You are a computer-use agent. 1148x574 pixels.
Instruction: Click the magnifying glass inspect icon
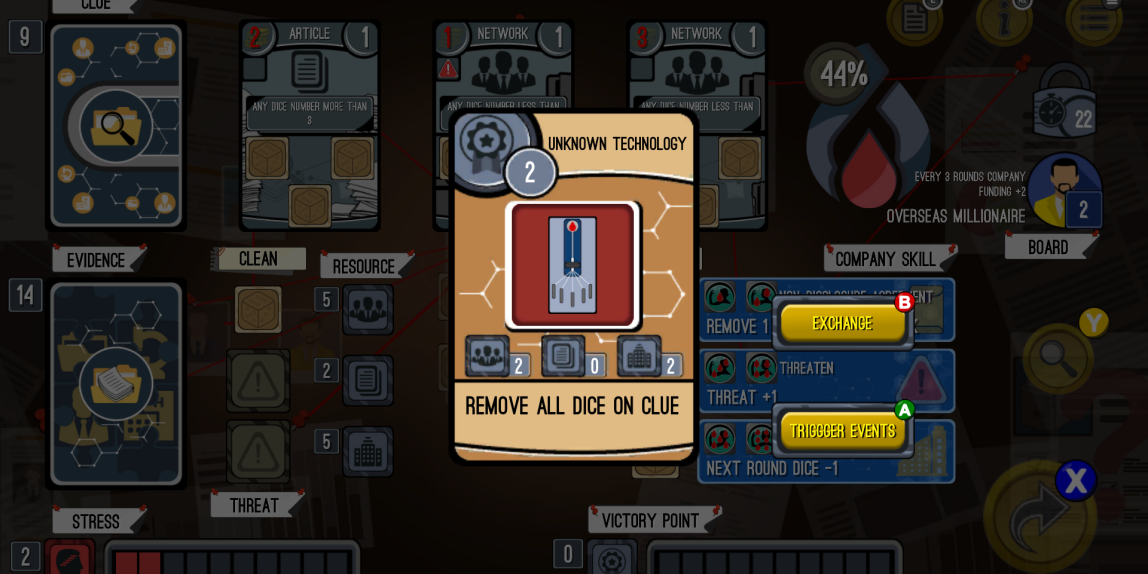(1054, 353)
